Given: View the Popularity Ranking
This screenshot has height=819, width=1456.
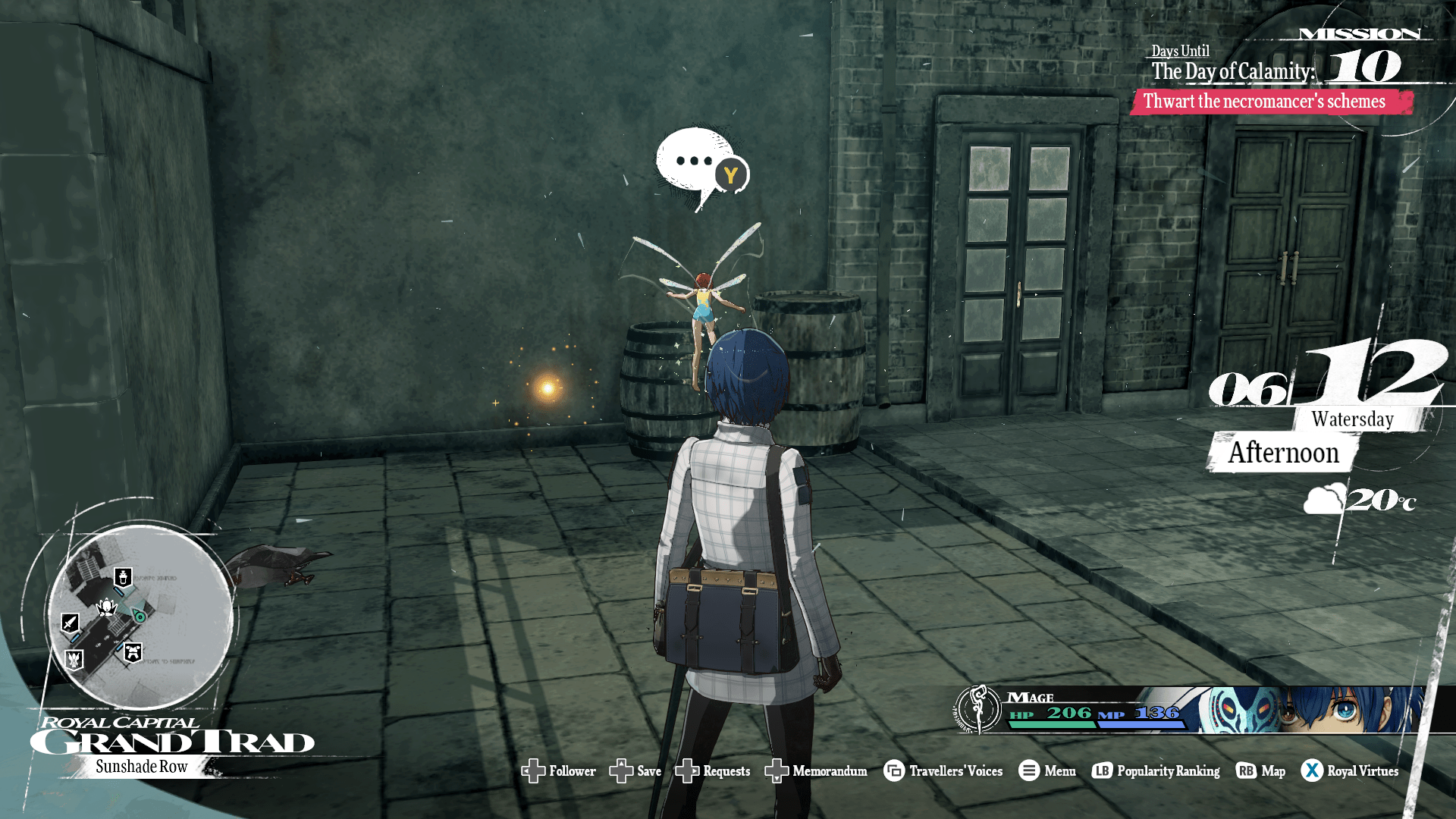Looking at the screenshot, I should coord(1156,771).
